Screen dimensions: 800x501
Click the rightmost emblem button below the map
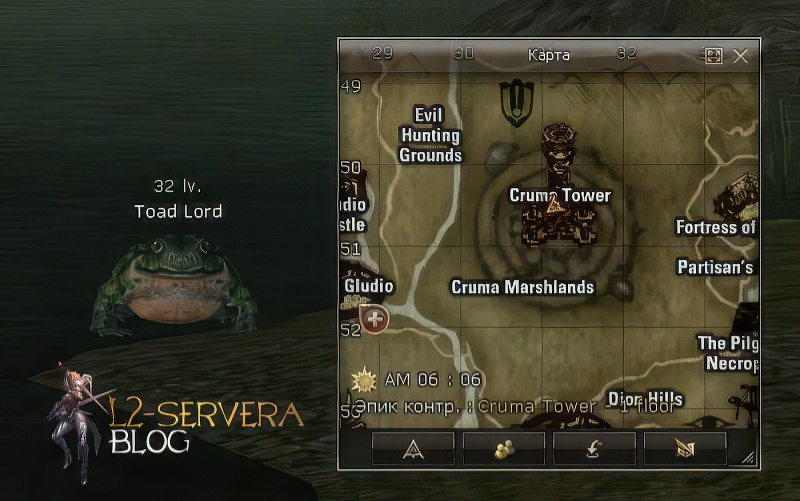(x=685, y=450)
